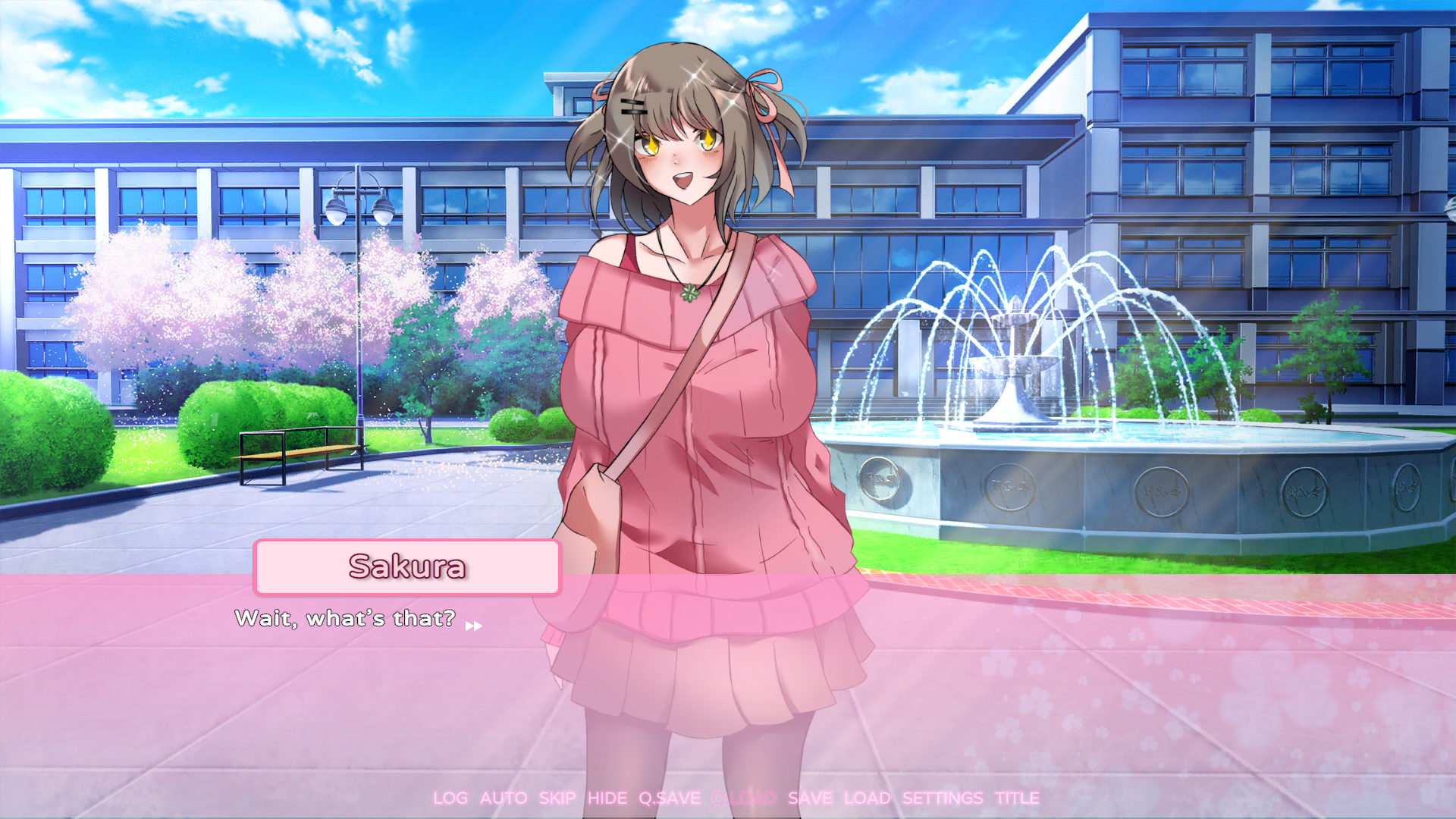Perform a Q.SAVE quick save
This screenshot has width=1456, height=819.
click(669, 798)
